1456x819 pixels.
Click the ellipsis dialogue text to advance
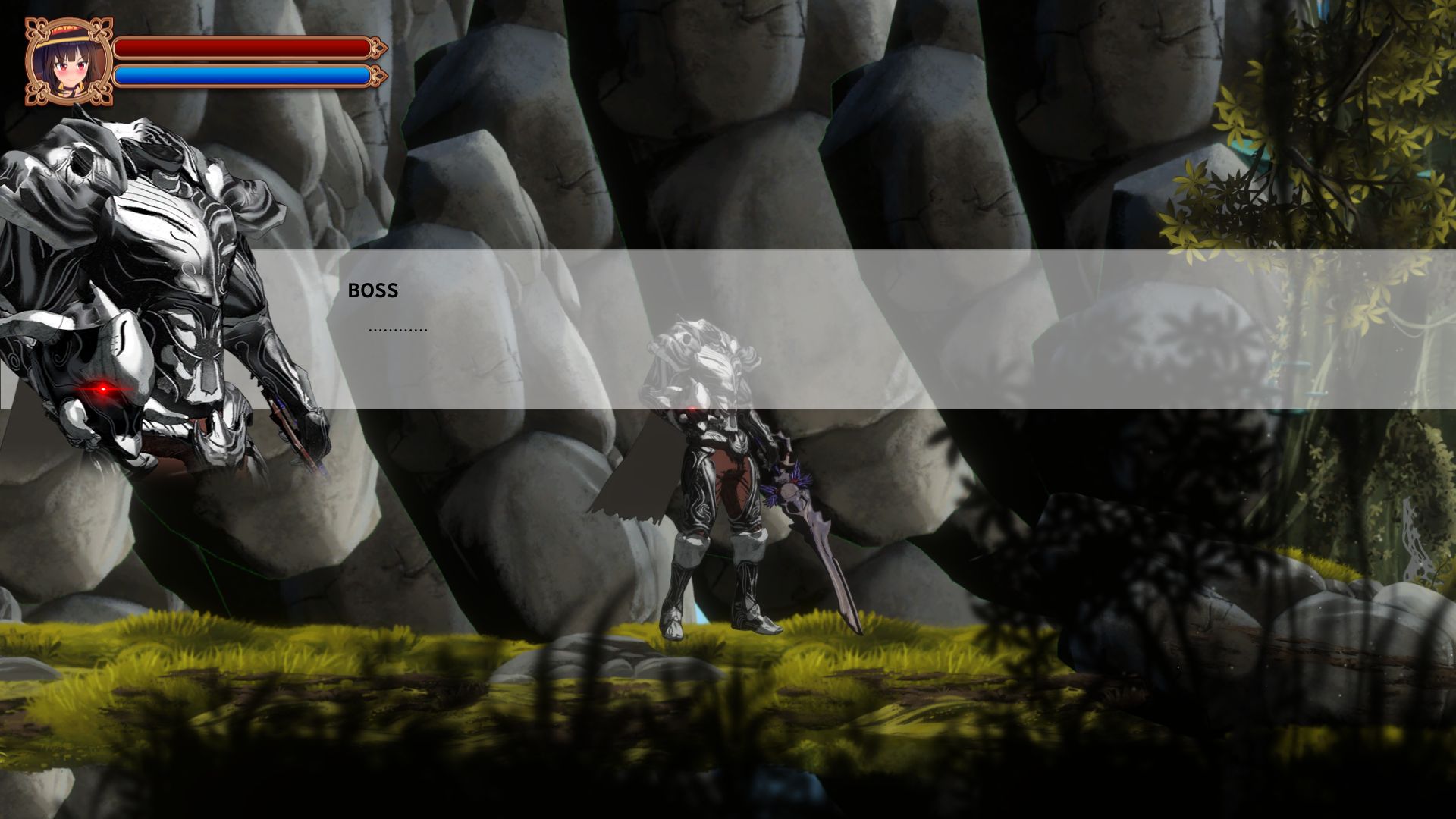tap(397, 328)
